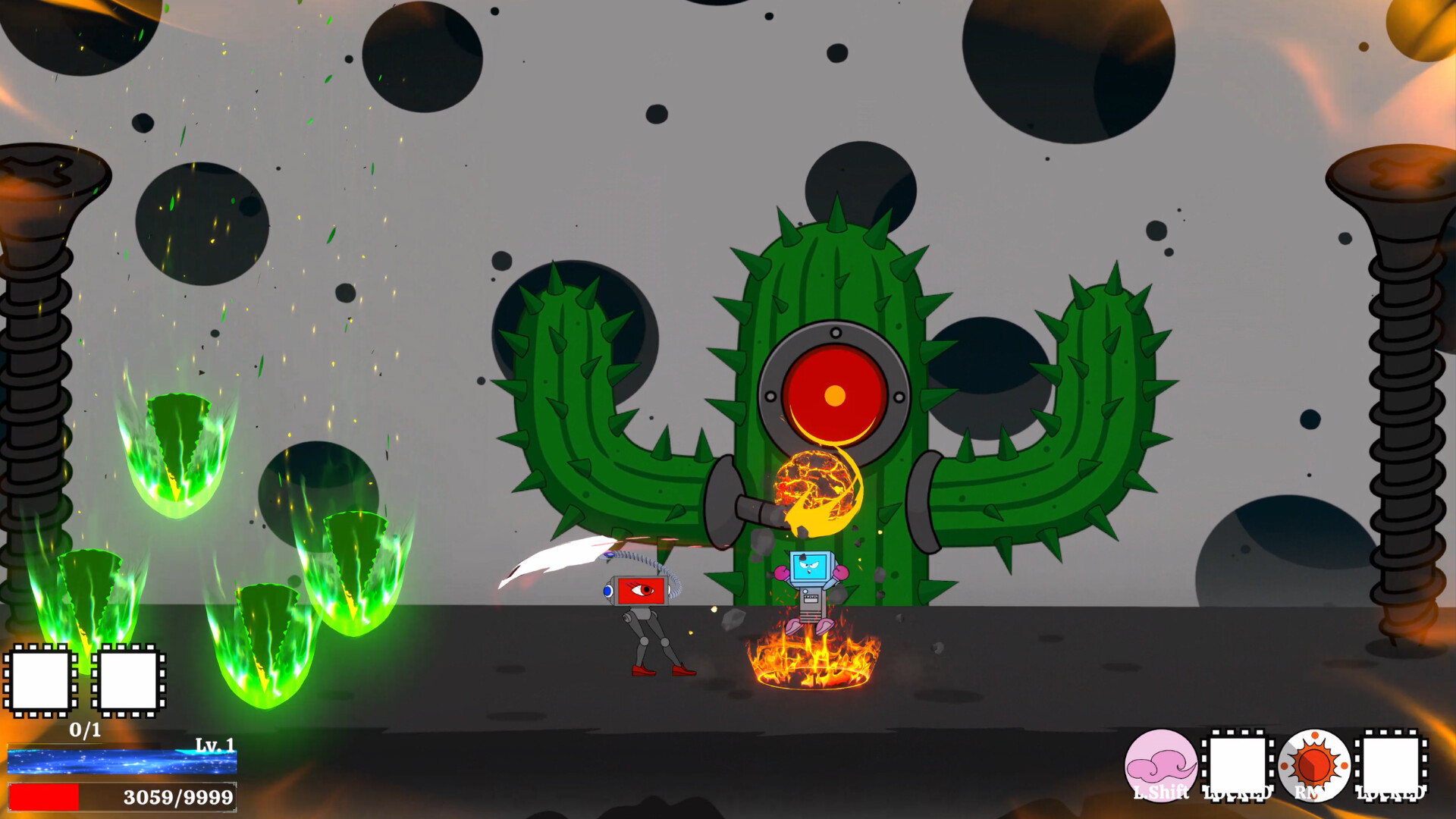Click the health readout 3059/9999

[x=178, y=795]
